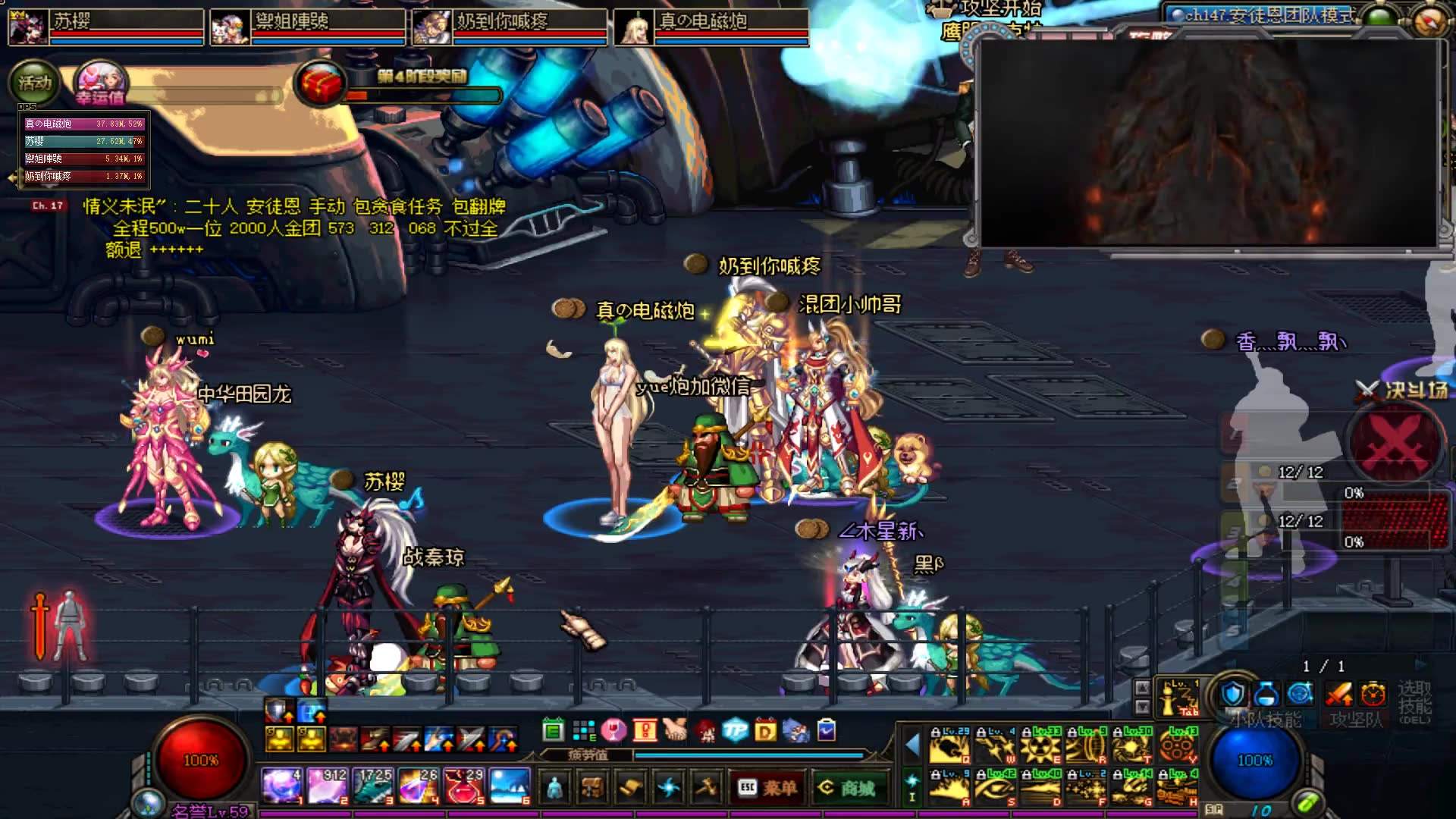1456x819 pixels.
Task: Use the blue shield squad skill
Action: [1234, 693]
